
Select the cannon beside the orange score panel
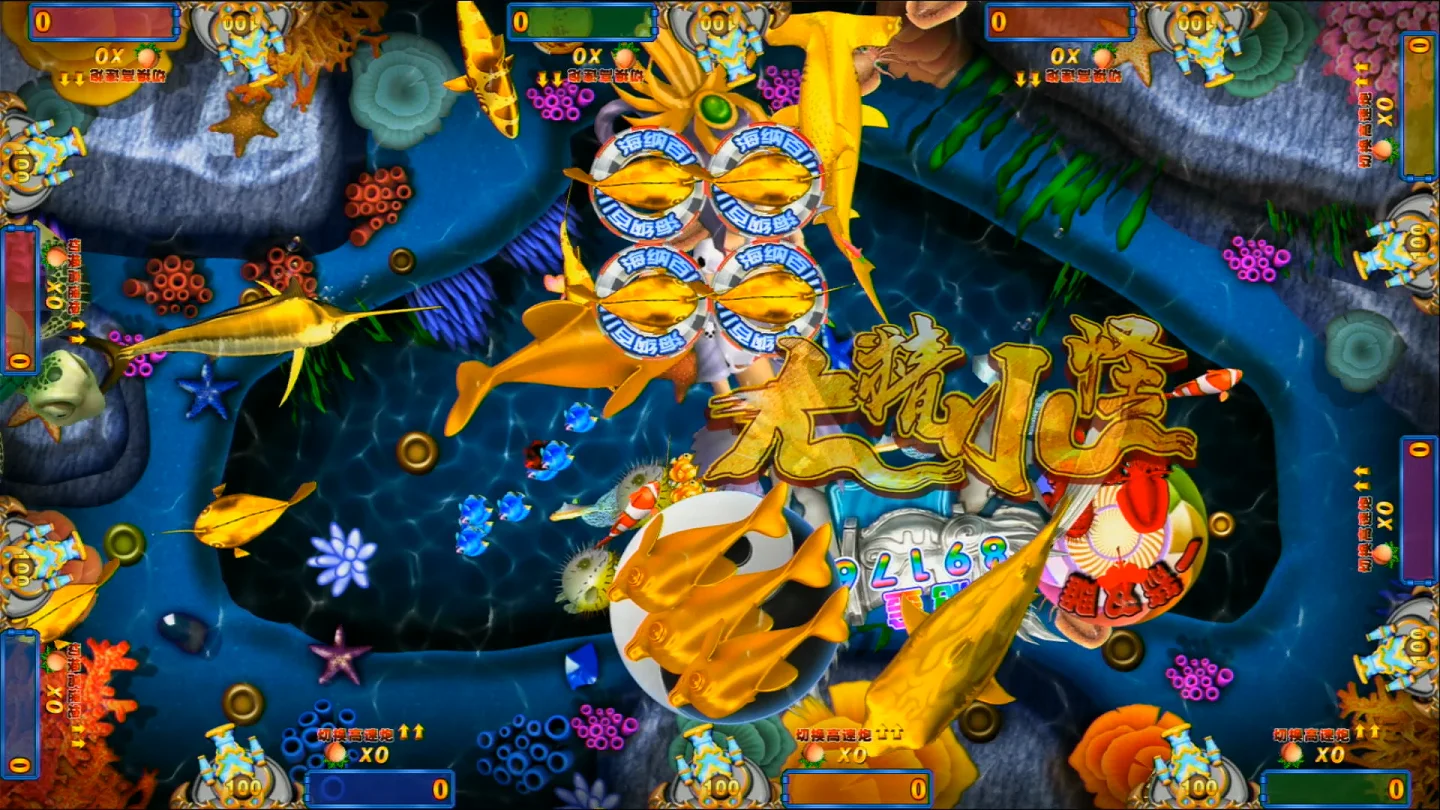tap(712, 766)
